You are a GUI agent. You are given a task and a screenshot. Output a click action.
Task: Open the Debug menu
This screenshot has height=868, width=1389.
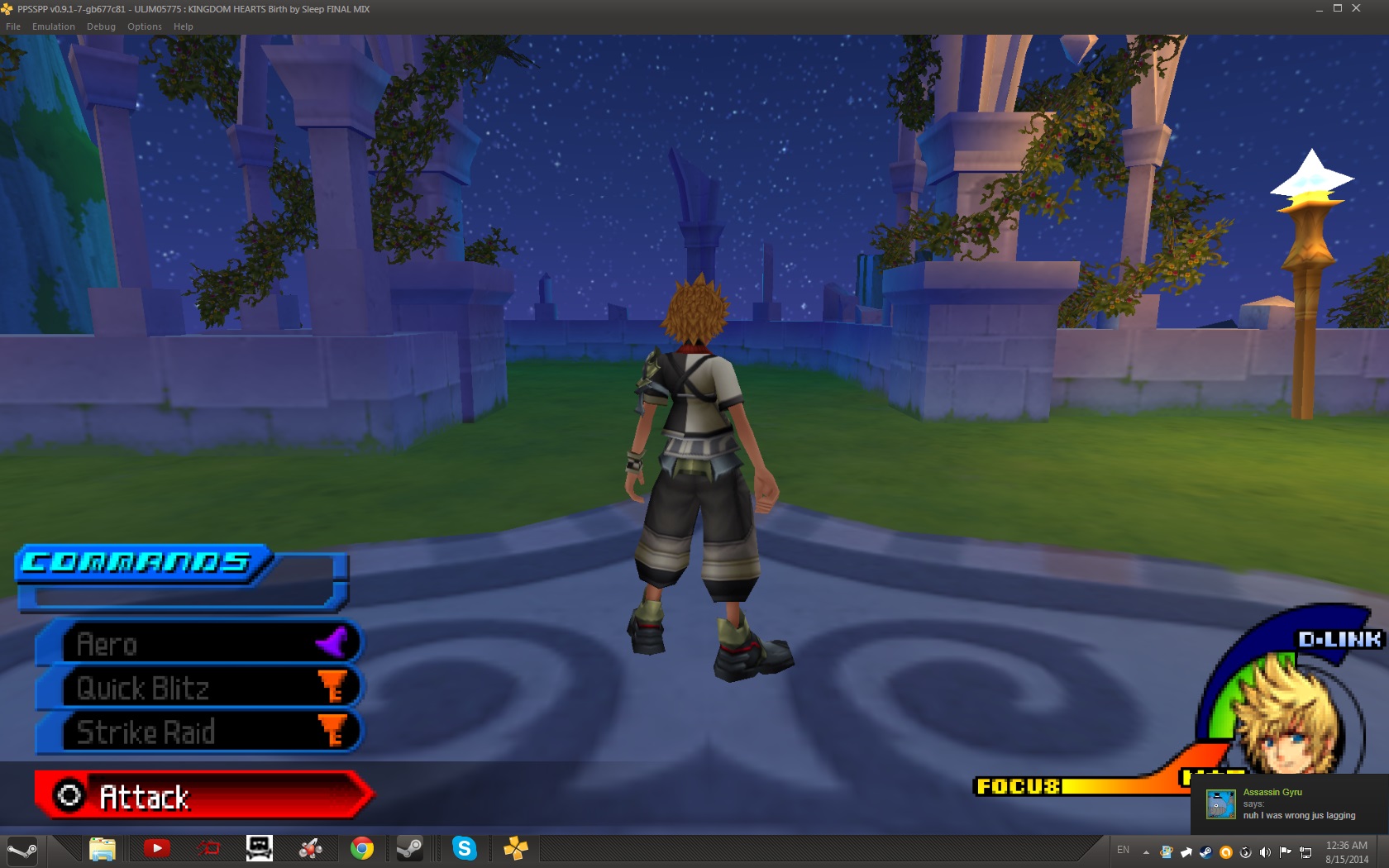point(101,26)
